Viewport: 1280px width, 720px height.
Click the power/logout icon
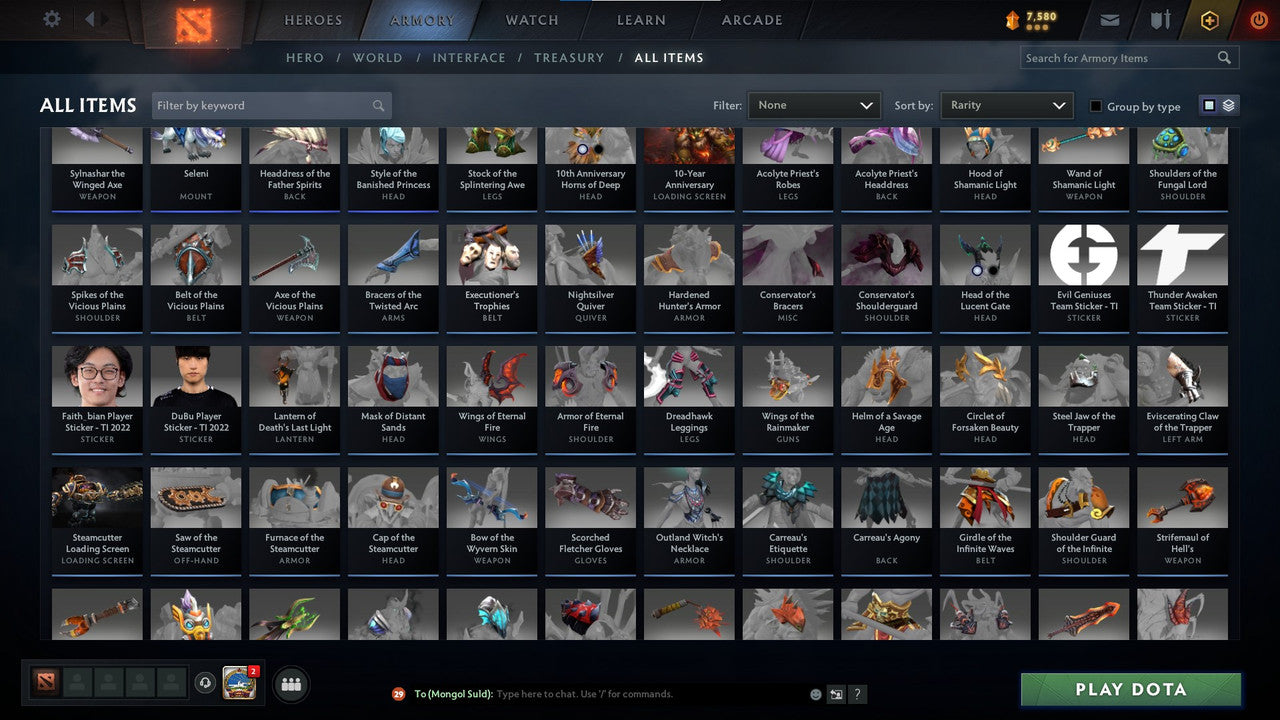(1258, 18)
